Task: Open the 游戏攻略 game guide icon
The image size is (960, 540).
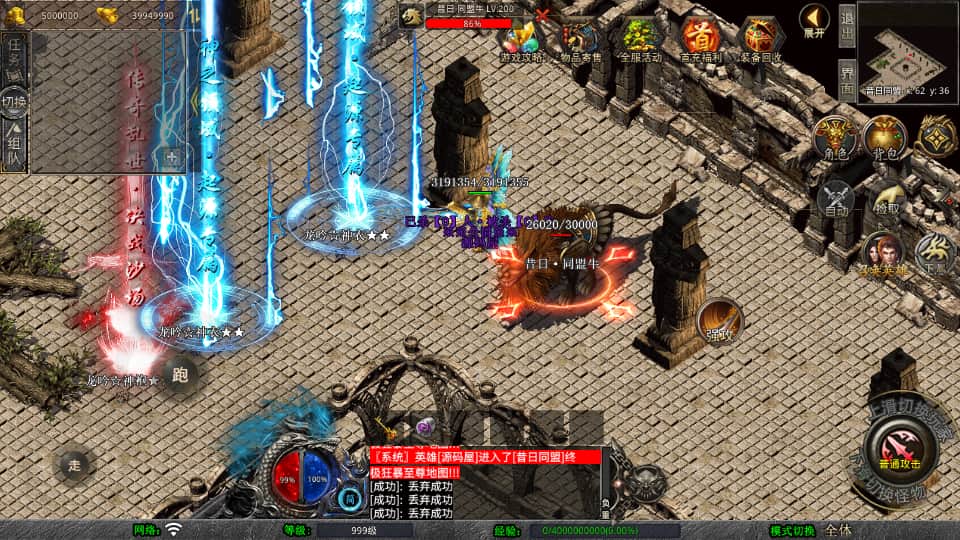Action: point(521,40)
